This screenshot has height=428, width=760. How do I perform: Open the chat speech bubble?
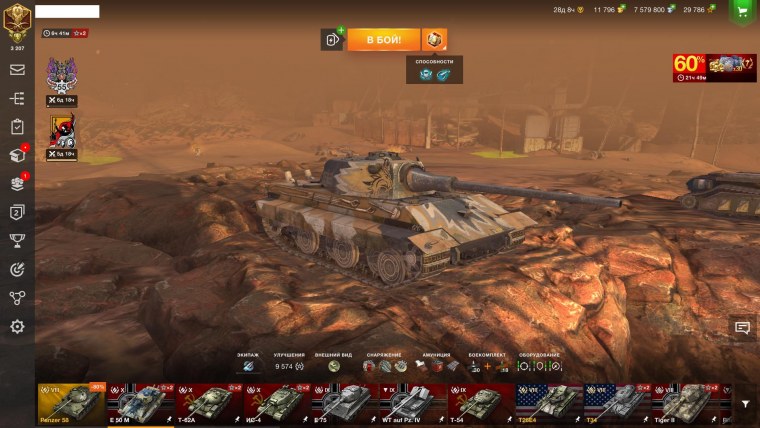pyautogui.click(x=742, y=327)
